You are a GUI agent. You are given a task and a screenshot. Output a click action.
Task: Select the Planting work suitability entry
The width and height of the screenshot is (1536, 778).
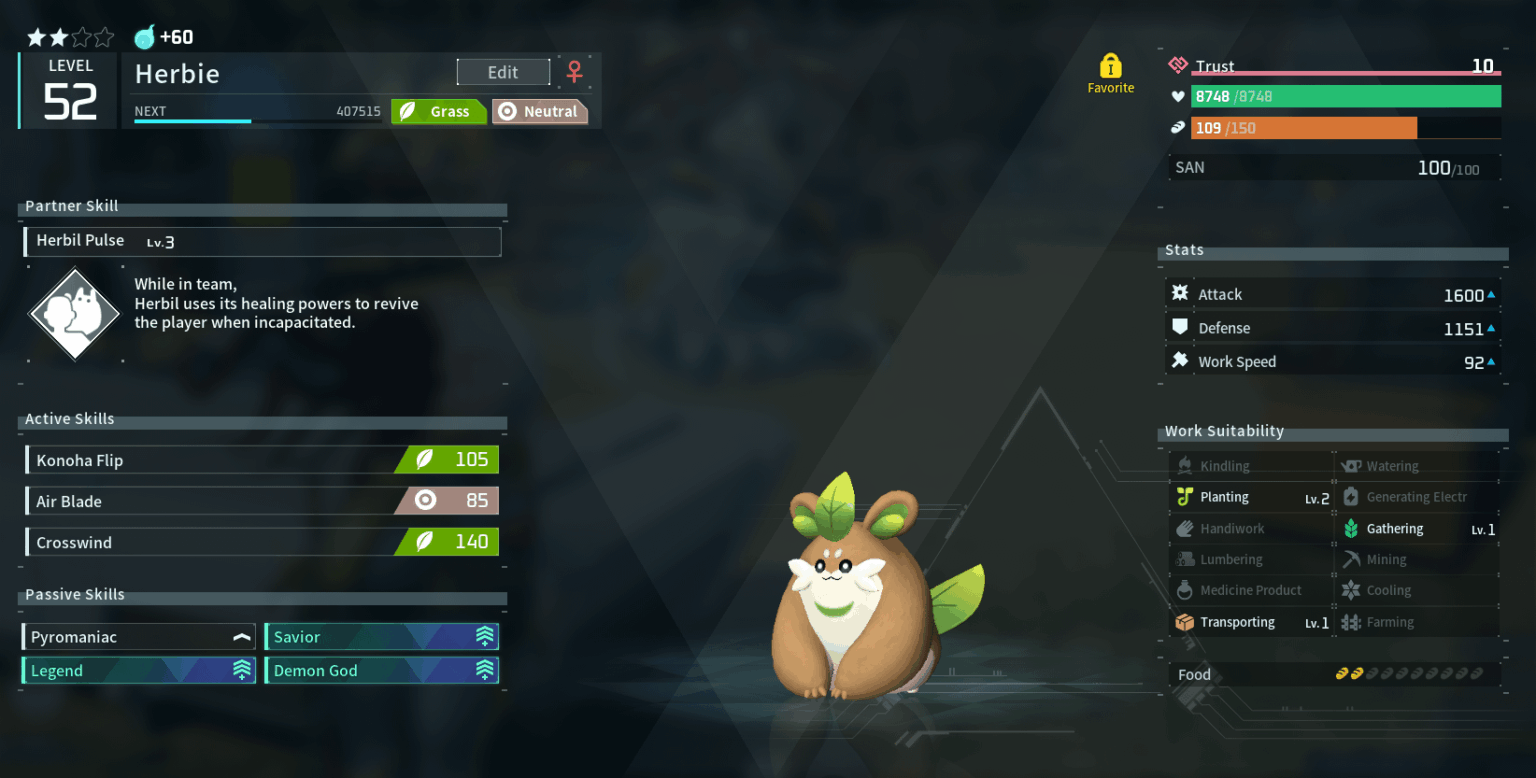click(1252, 497)
